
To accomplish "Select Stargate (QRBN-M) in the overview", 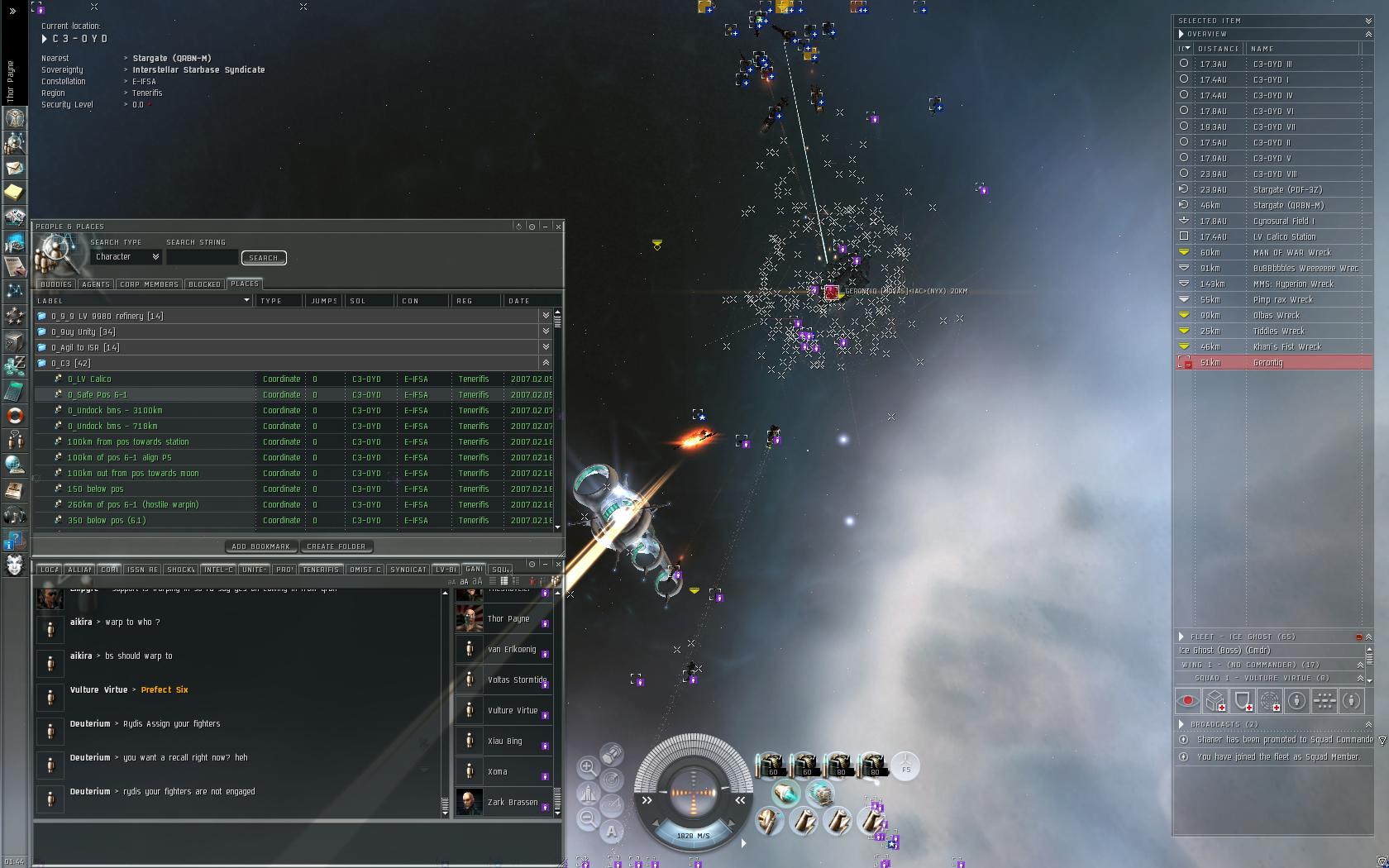I will click(1287, 205).
